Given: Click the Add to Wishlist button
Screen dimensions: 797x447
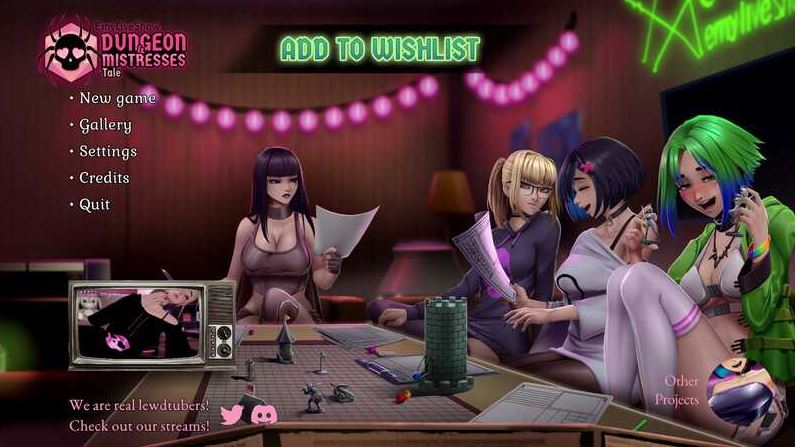Looking at the screenshot, I should (380, 49).
